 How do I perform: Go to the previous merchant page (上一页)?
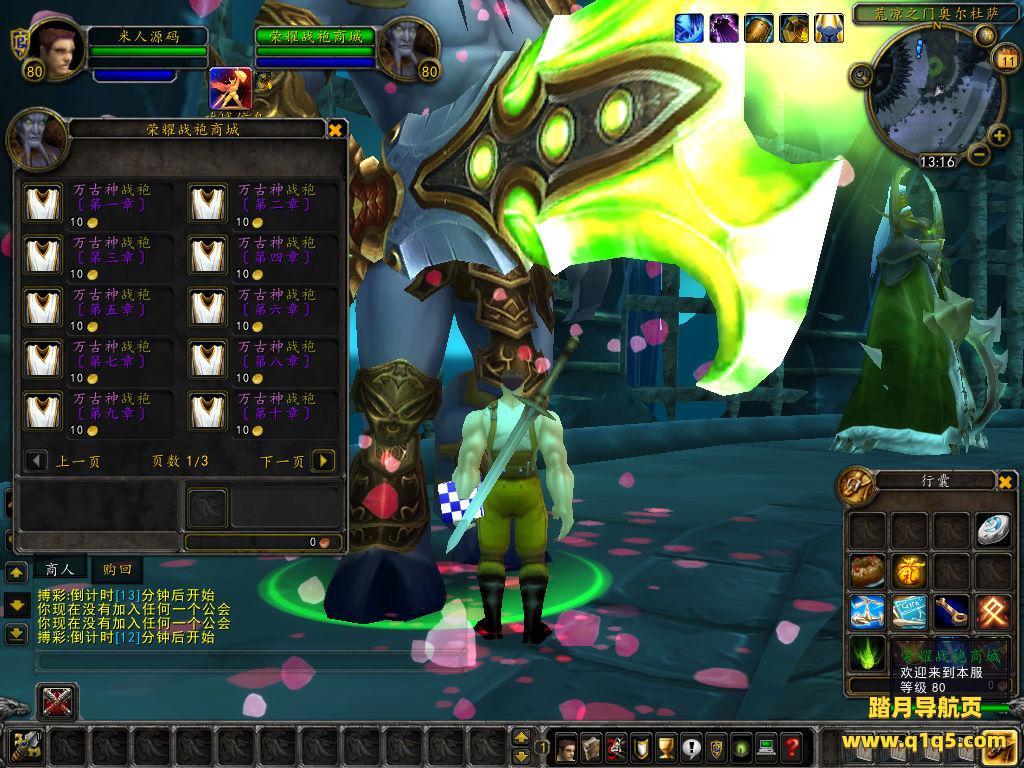pos(37,461)
